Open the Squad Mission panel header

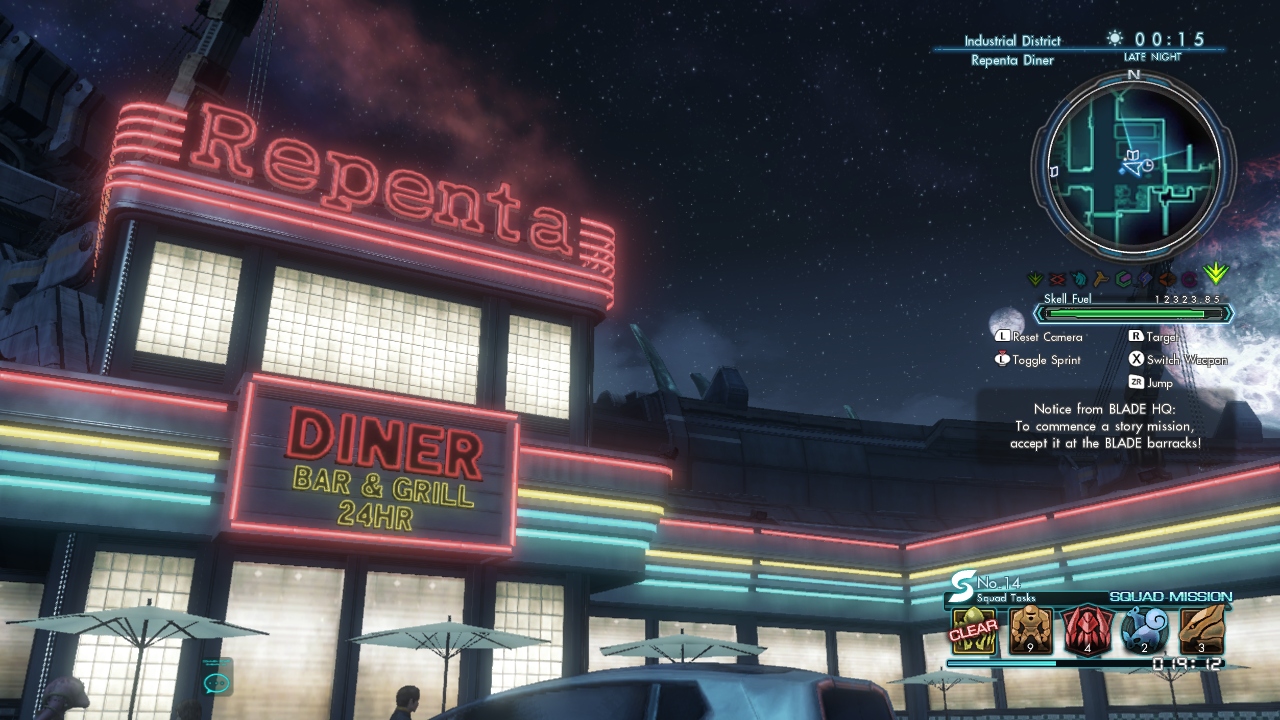(1170, 597)
